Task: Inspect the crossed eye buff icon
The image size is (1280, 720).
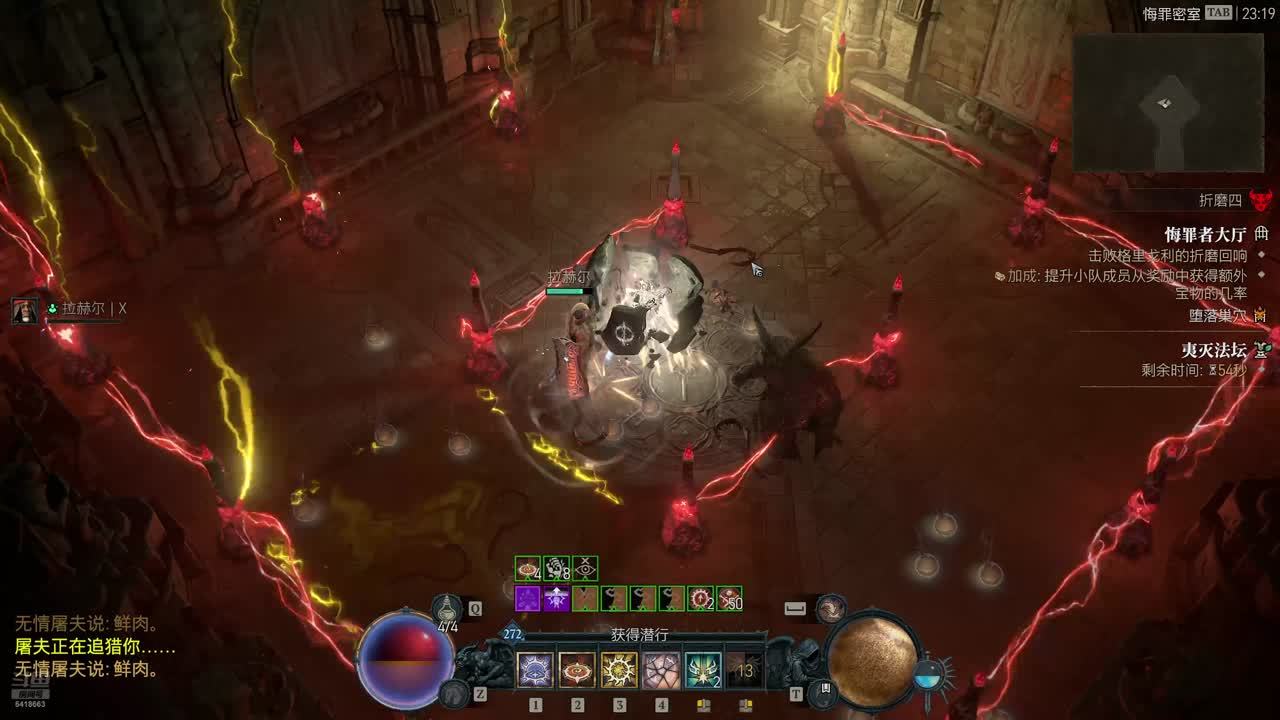Action: 585,569
